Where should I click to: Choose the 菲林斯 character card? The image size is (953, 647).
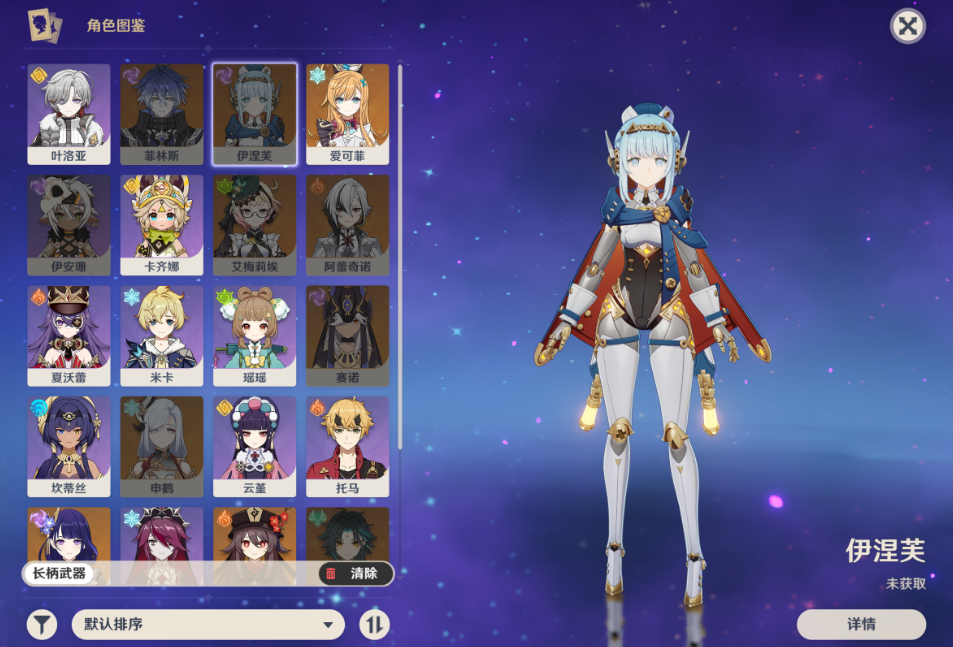coord(162,113)
